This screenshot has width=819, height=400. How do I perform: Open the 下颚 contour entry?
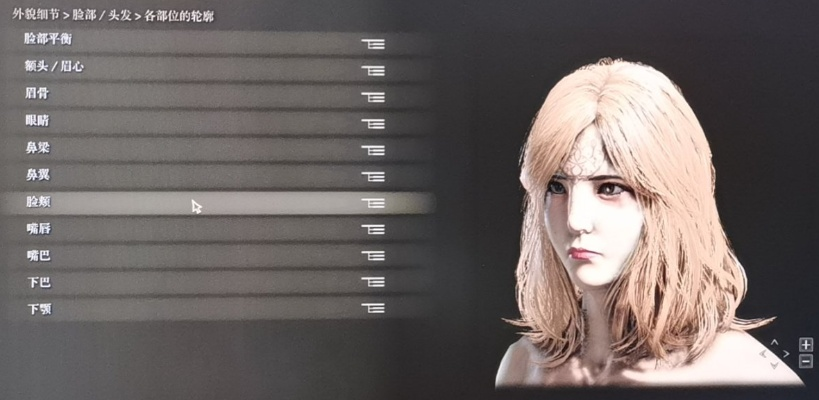point(200,309)
